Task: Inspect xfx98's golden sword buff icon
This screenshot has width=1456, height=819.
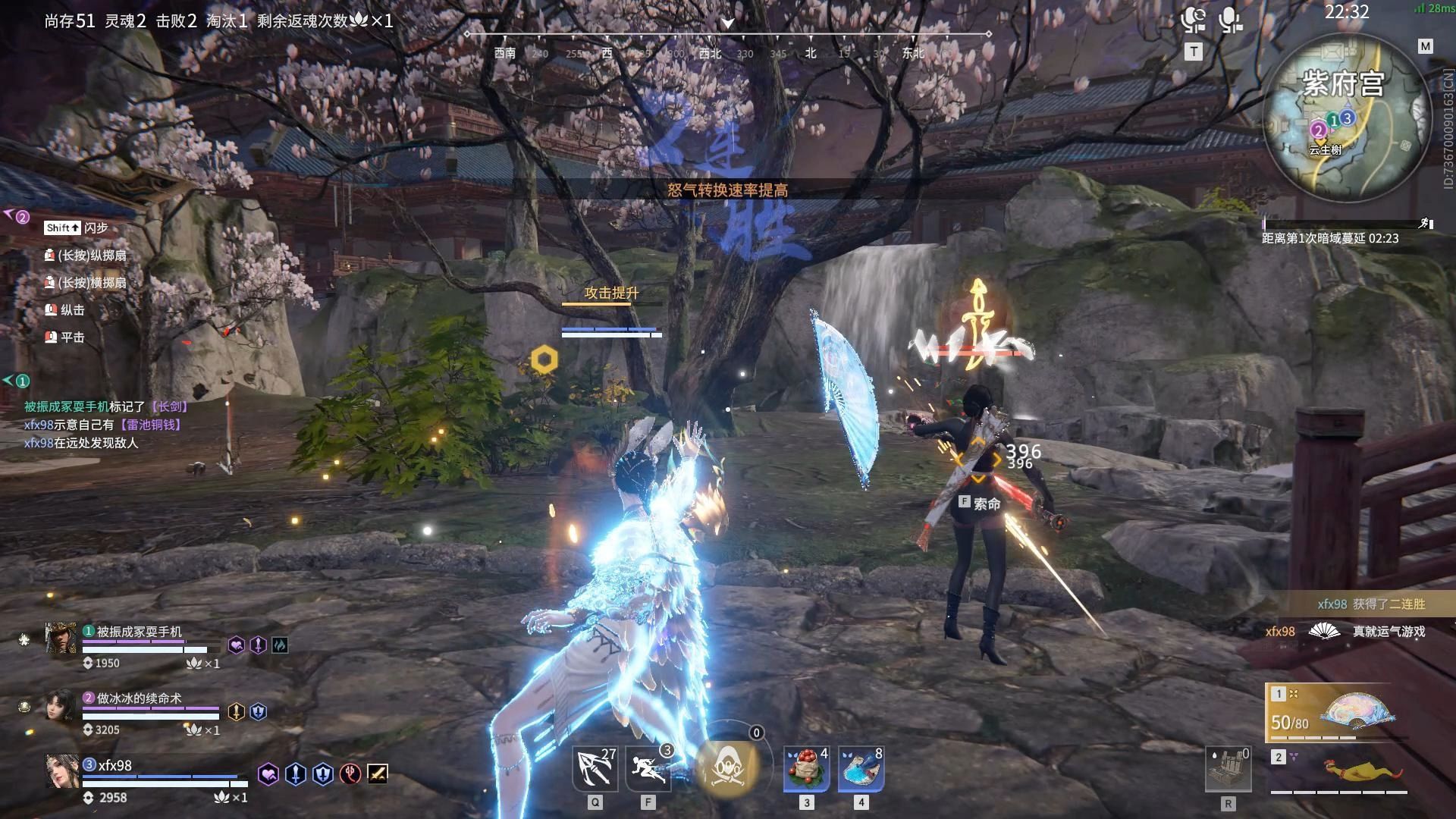Action: 378,773
